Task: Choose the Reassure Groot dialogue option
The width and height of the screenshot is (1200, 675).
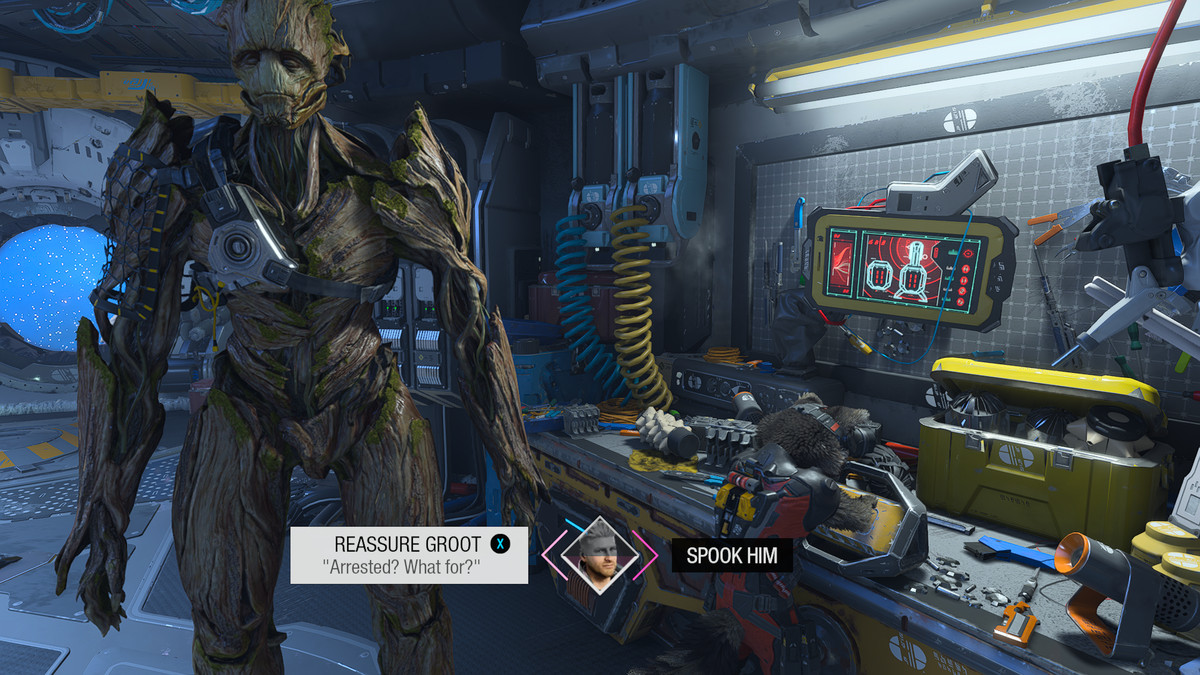Action: [x=409, y=555]
